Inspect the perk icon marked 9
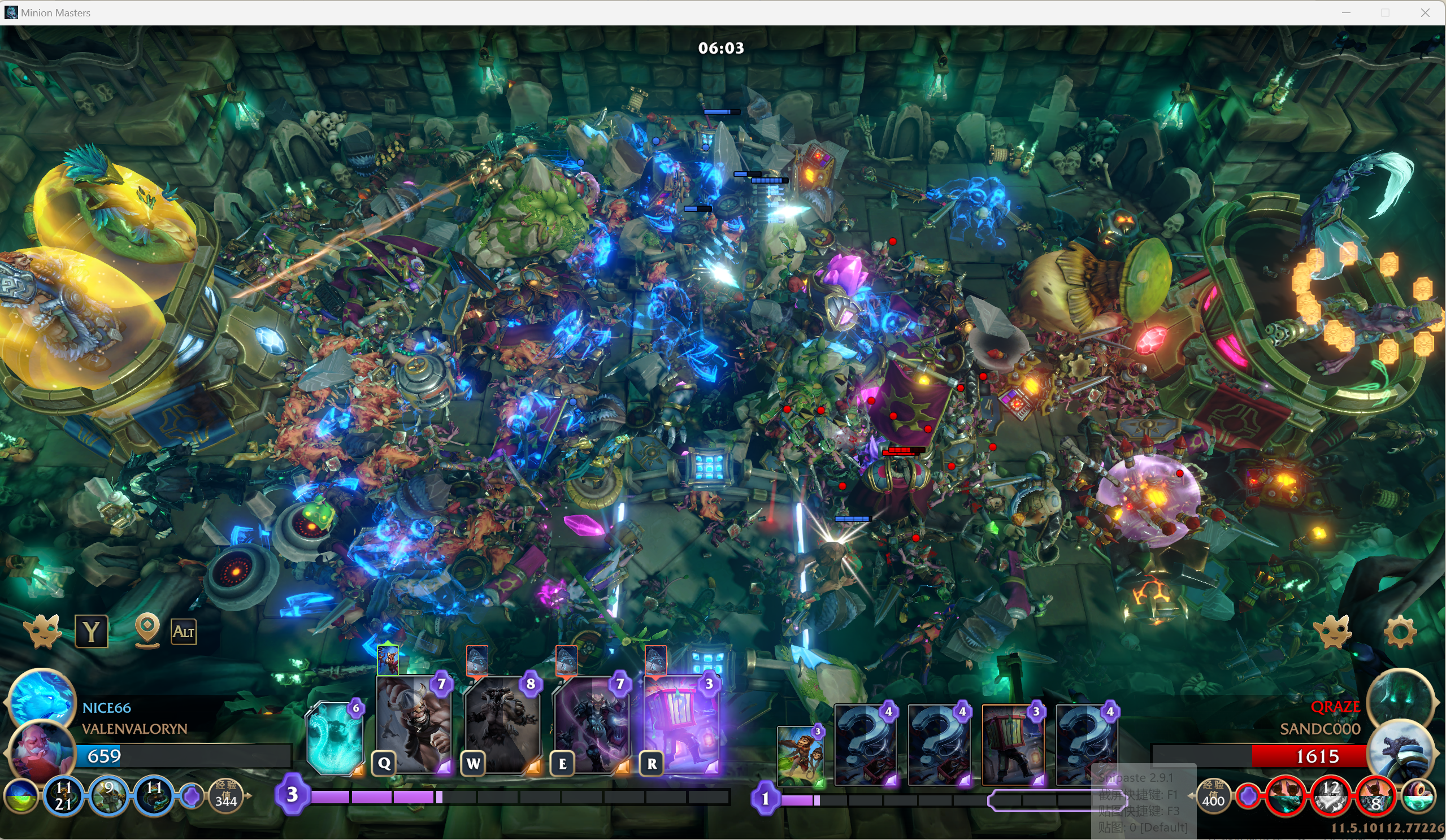Screen dimensions: 1446x840 coord(108,797)
